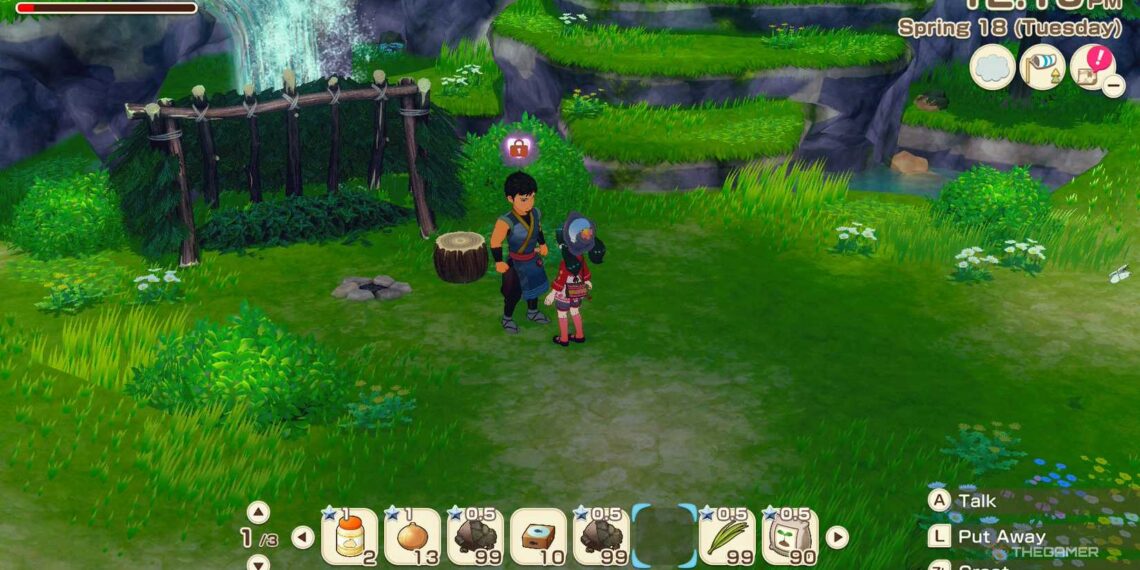
Task: Click the empty highlighted hotbar slot
Action: tap(664, 537)
